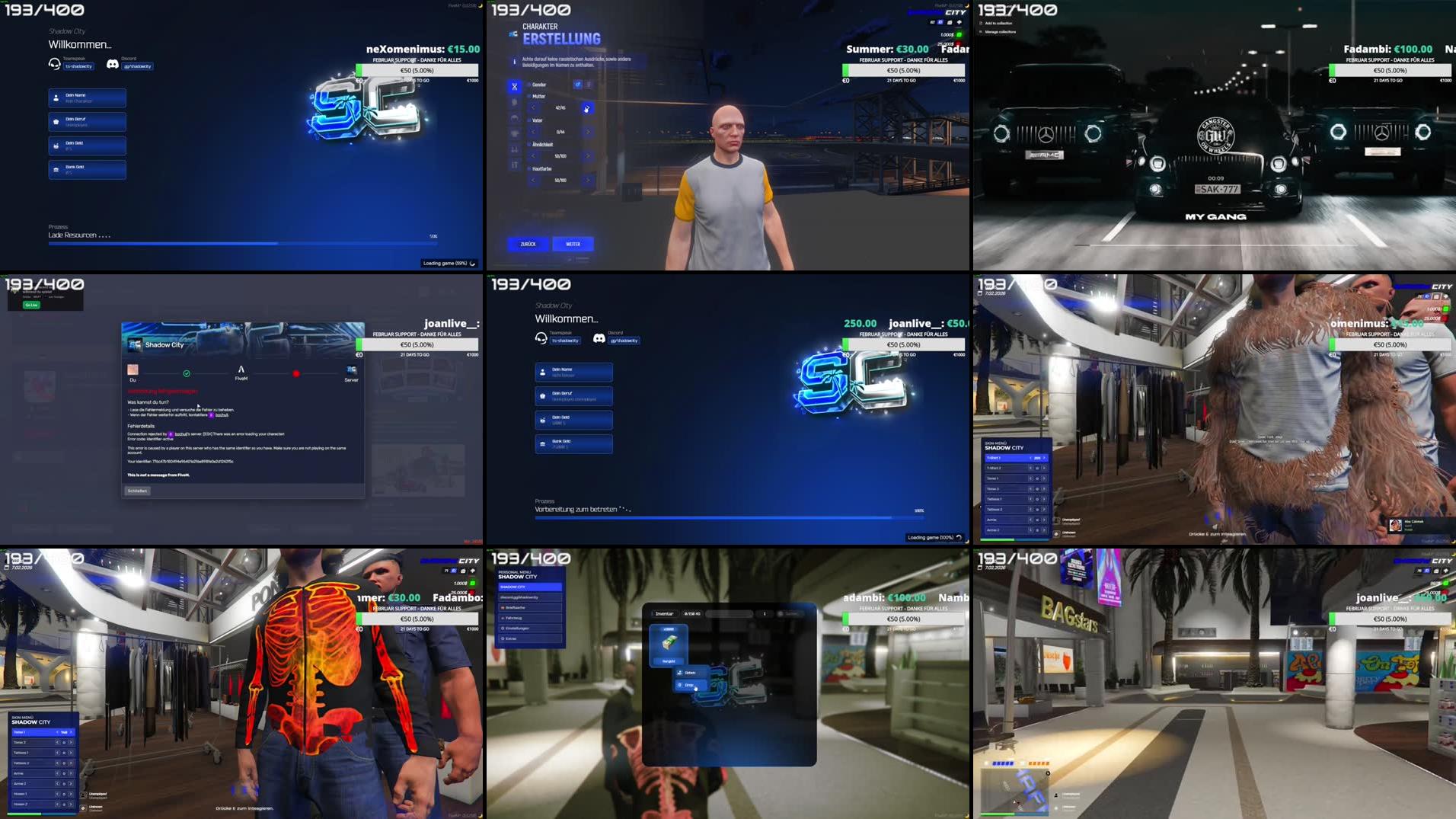
Task: Click the money stack item in the Inventar grid
Action: pos(669,642)
